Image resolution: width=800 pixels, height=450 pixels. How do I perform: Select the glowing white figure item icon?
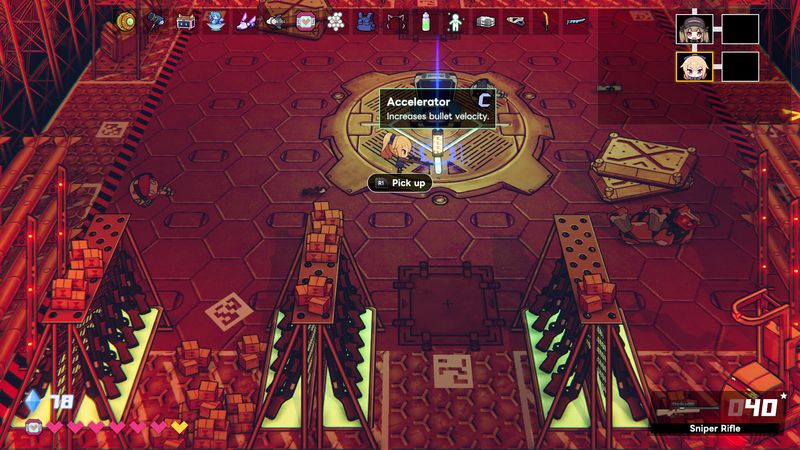coord(455,20)
